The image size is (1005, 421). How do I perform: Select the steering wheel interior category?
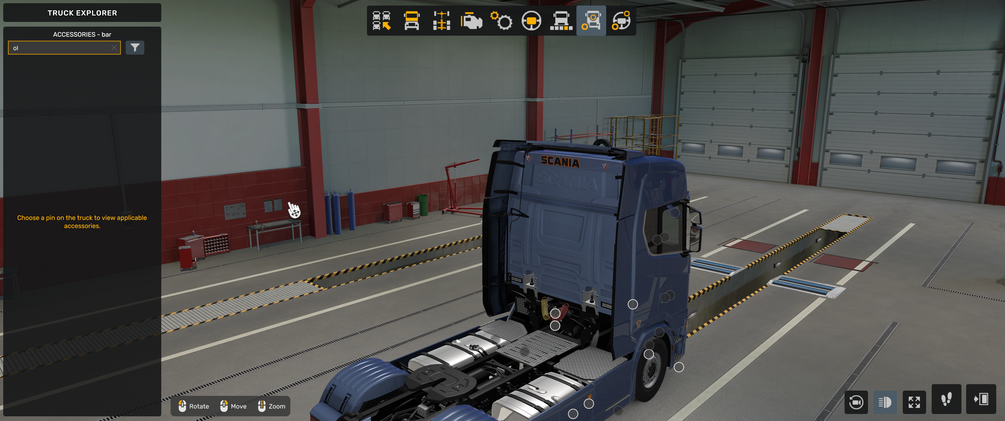click(x=531, y=21)
